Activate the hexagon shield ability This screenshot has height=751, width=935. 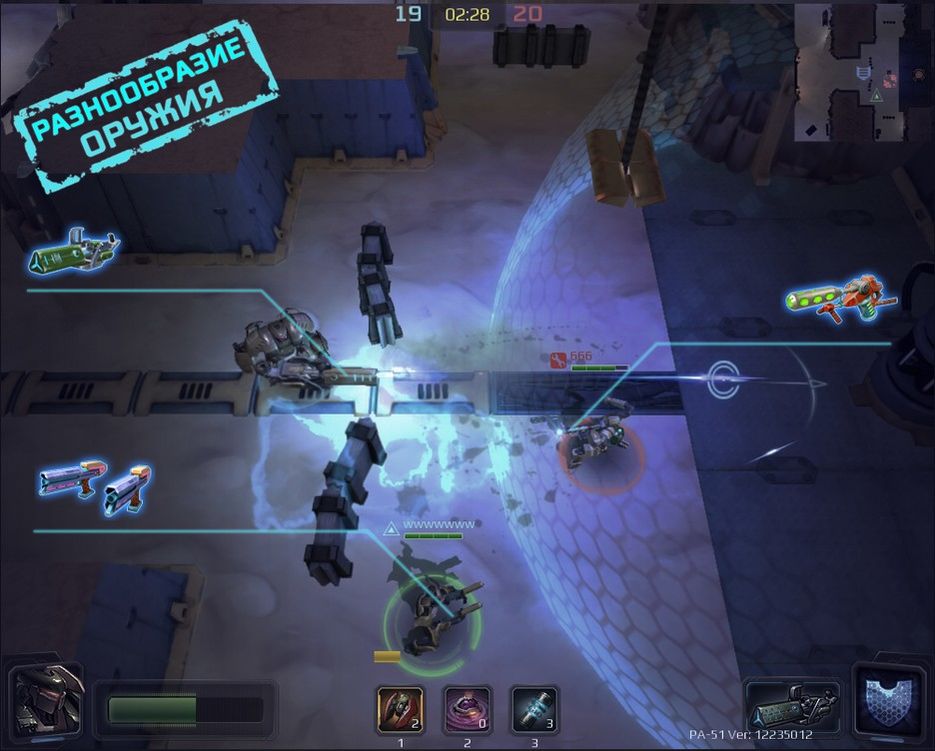pos(889,700)
